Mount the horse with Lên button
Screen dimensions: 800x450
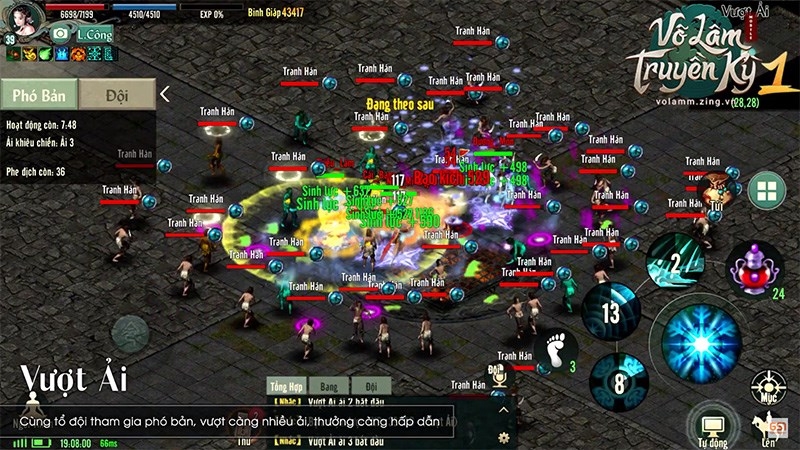(x=771, y=427)
